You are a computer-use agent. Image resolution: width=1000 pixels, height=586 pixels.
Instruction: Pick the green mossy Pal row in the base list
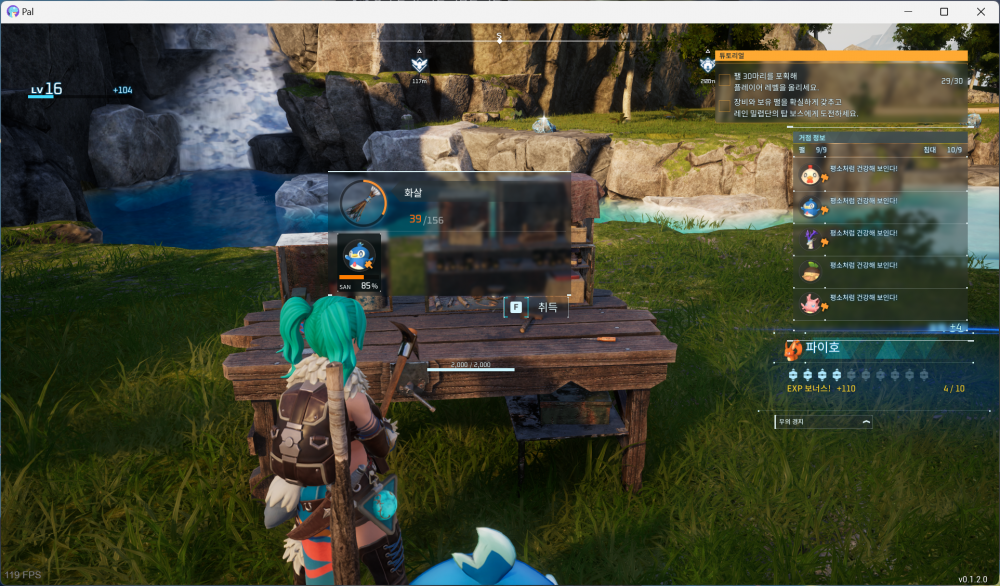tap(880, 270)
